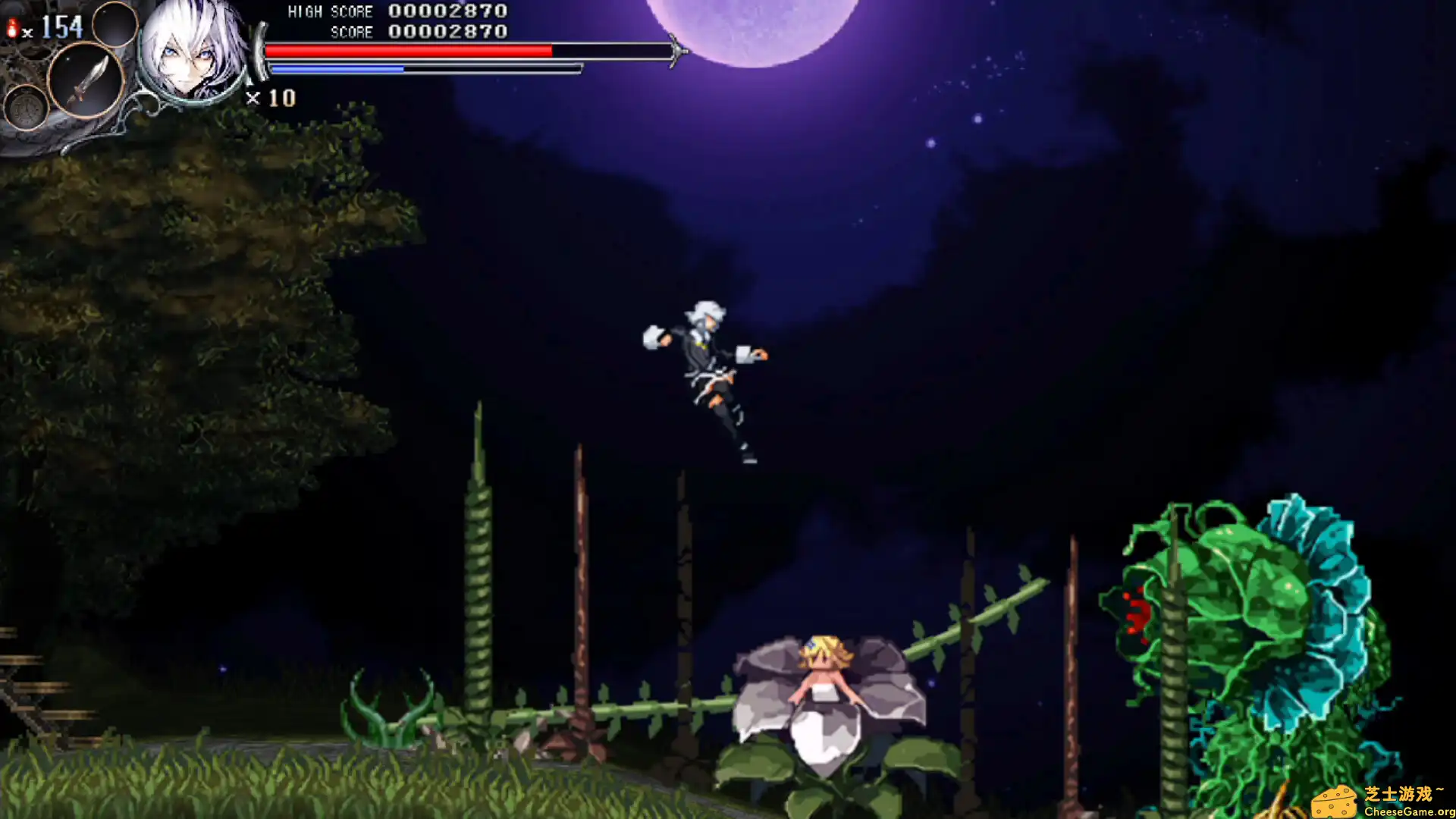Image resolution: width=1456 pixels, height=819 pixels.
Task: Select the HIGH SCORE label row
Action: point(330,11)
